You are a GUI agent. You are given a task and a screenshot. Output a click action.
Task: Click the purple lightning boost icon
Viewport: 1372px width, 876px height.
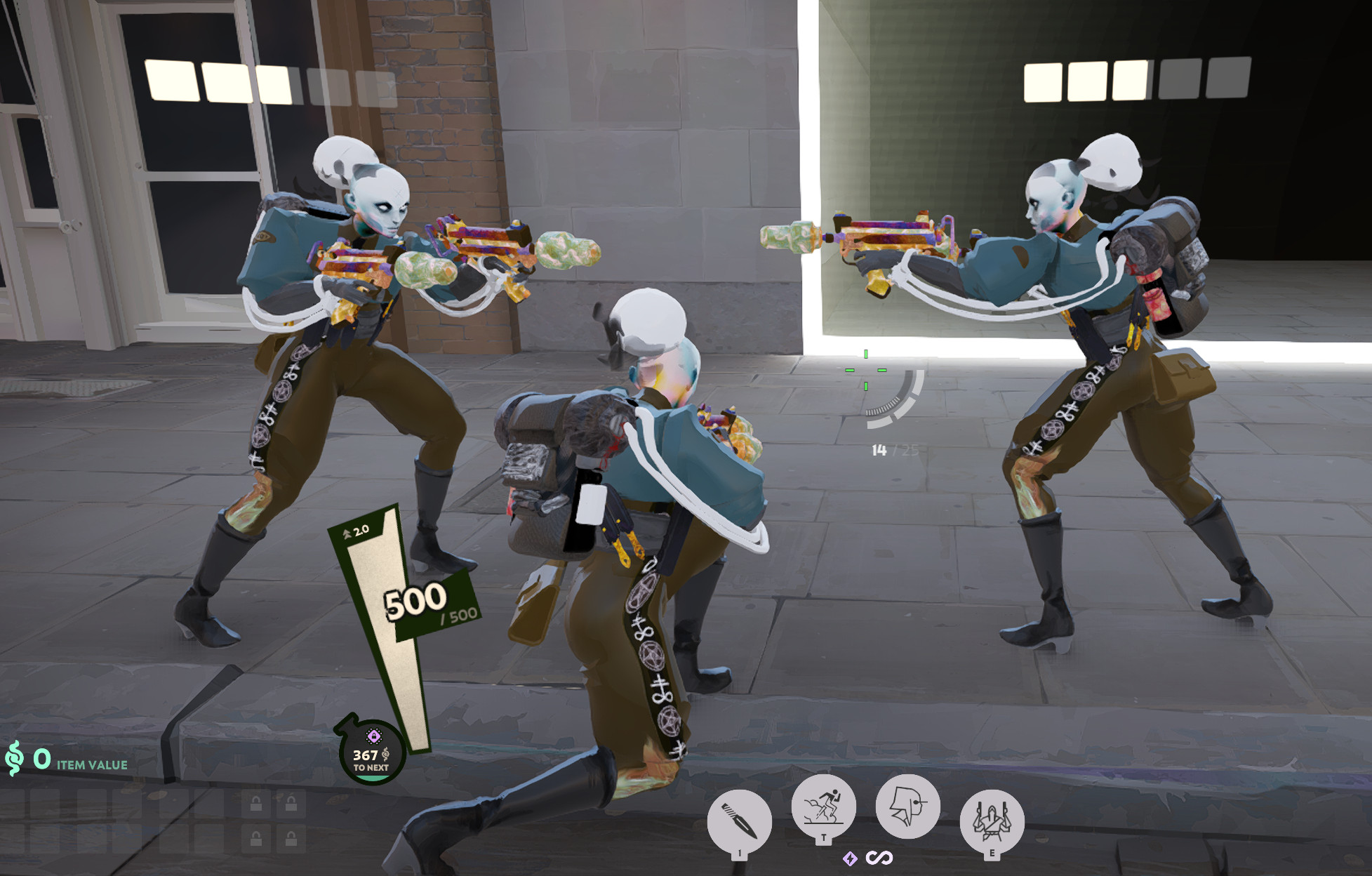point(850,859)
